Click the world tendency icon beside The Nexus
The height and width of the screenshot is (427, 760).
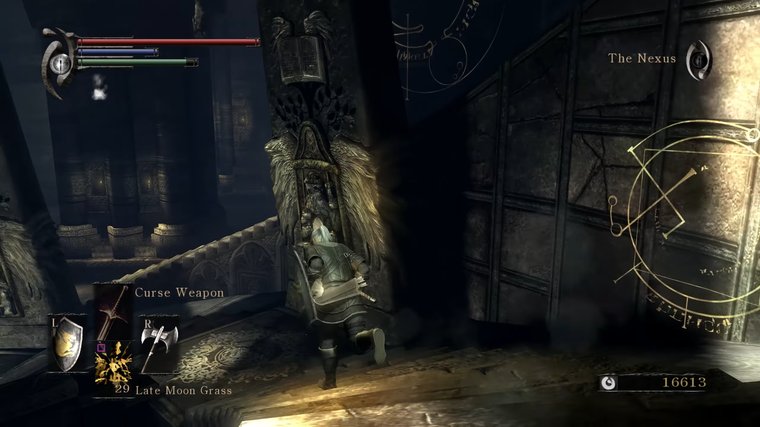click(700, 56)
